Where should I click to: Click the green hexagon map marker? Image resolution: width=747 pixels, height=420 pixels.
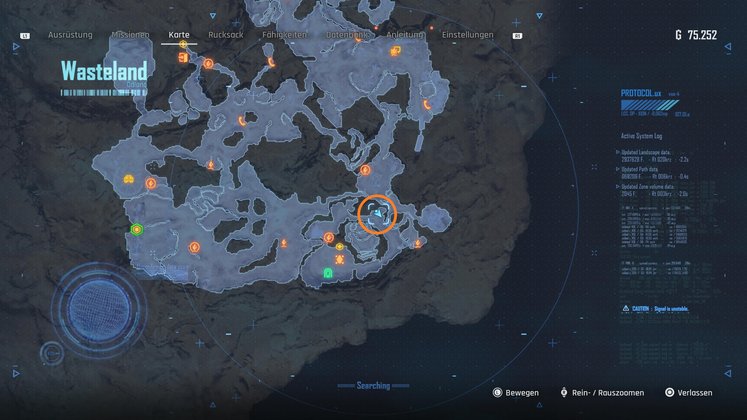137,230
